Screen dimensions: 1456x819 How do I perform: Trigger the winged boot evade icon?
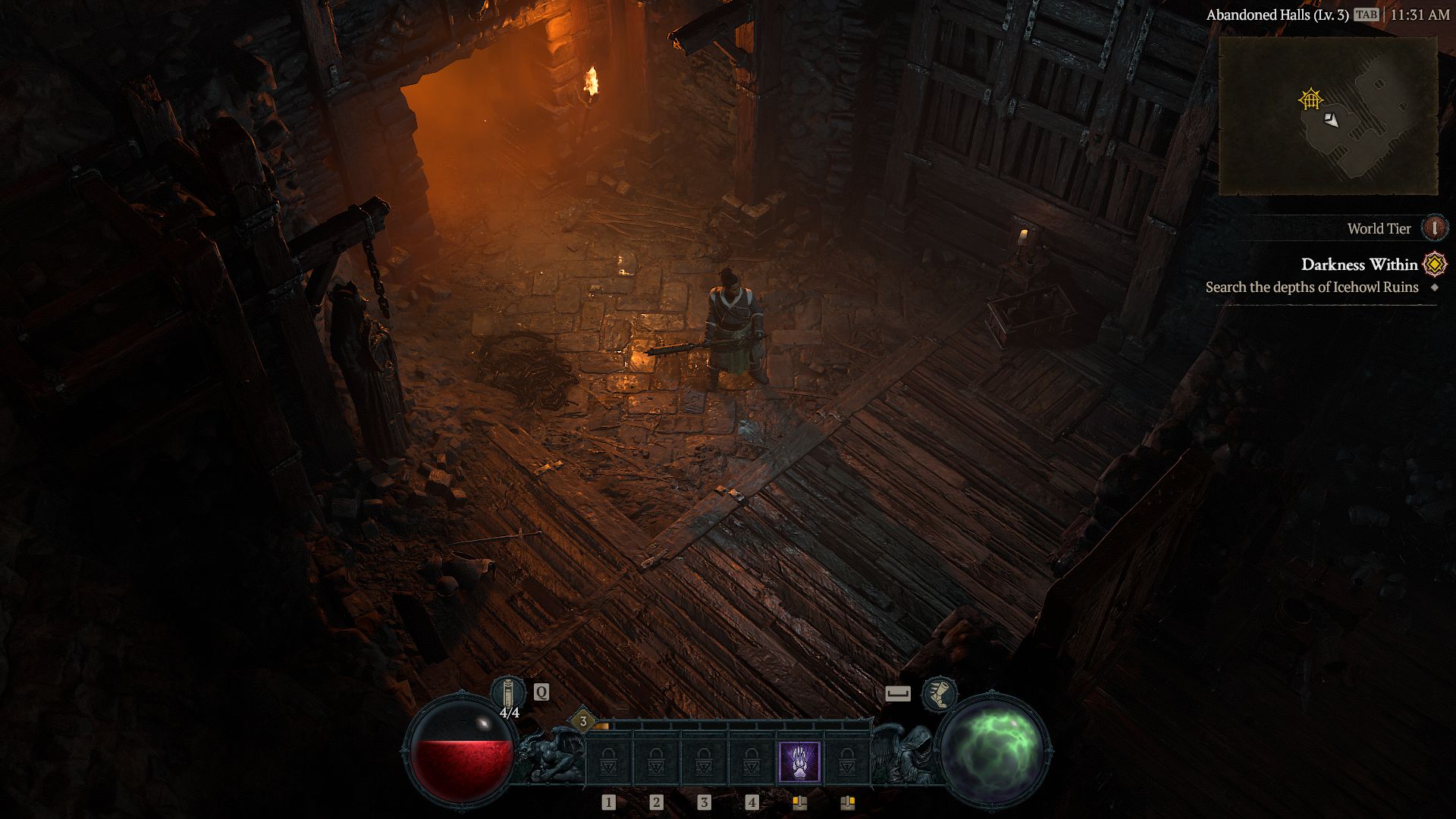click(939, 694)
